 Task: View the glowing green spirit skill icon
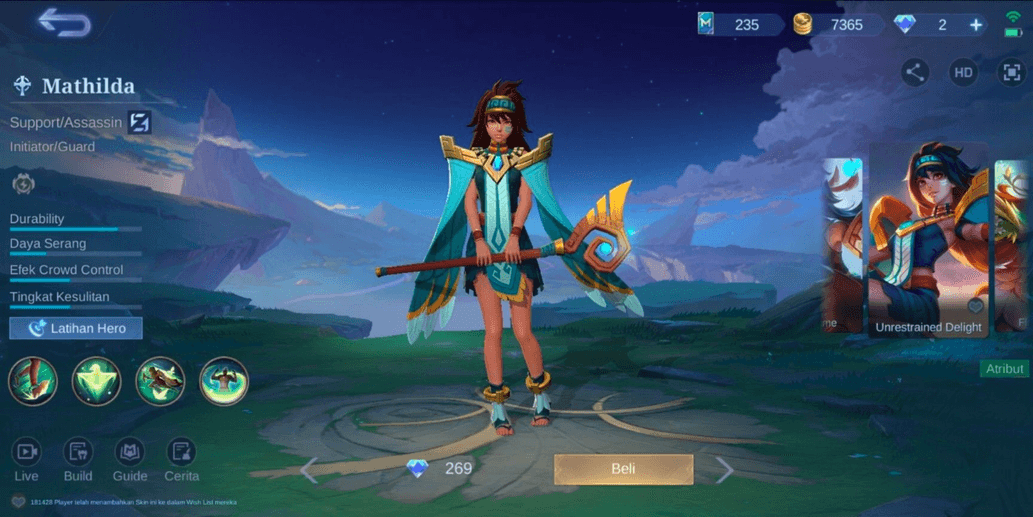point(96,381)
